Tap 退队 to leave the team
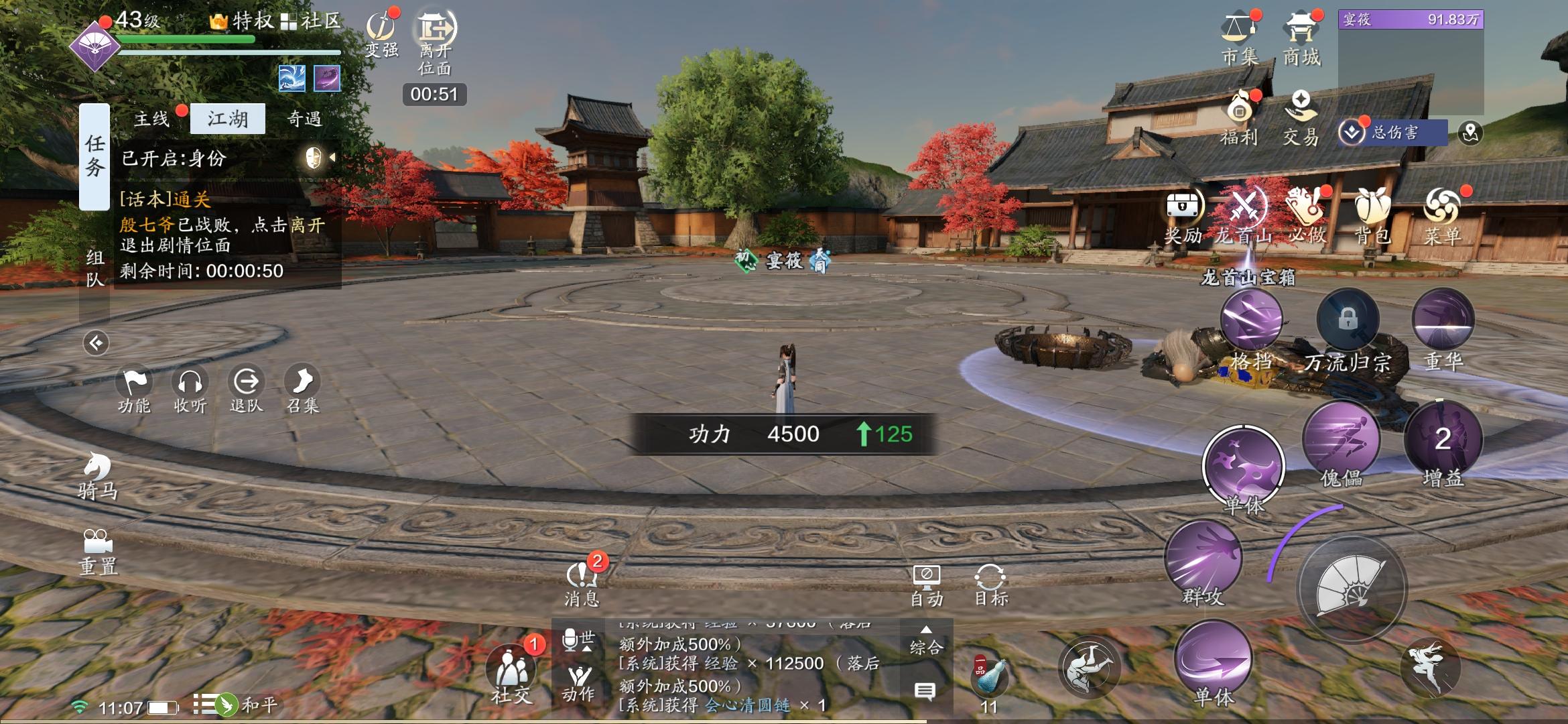Viewport: 1568px width, 724px height. [x=247, y=389]
